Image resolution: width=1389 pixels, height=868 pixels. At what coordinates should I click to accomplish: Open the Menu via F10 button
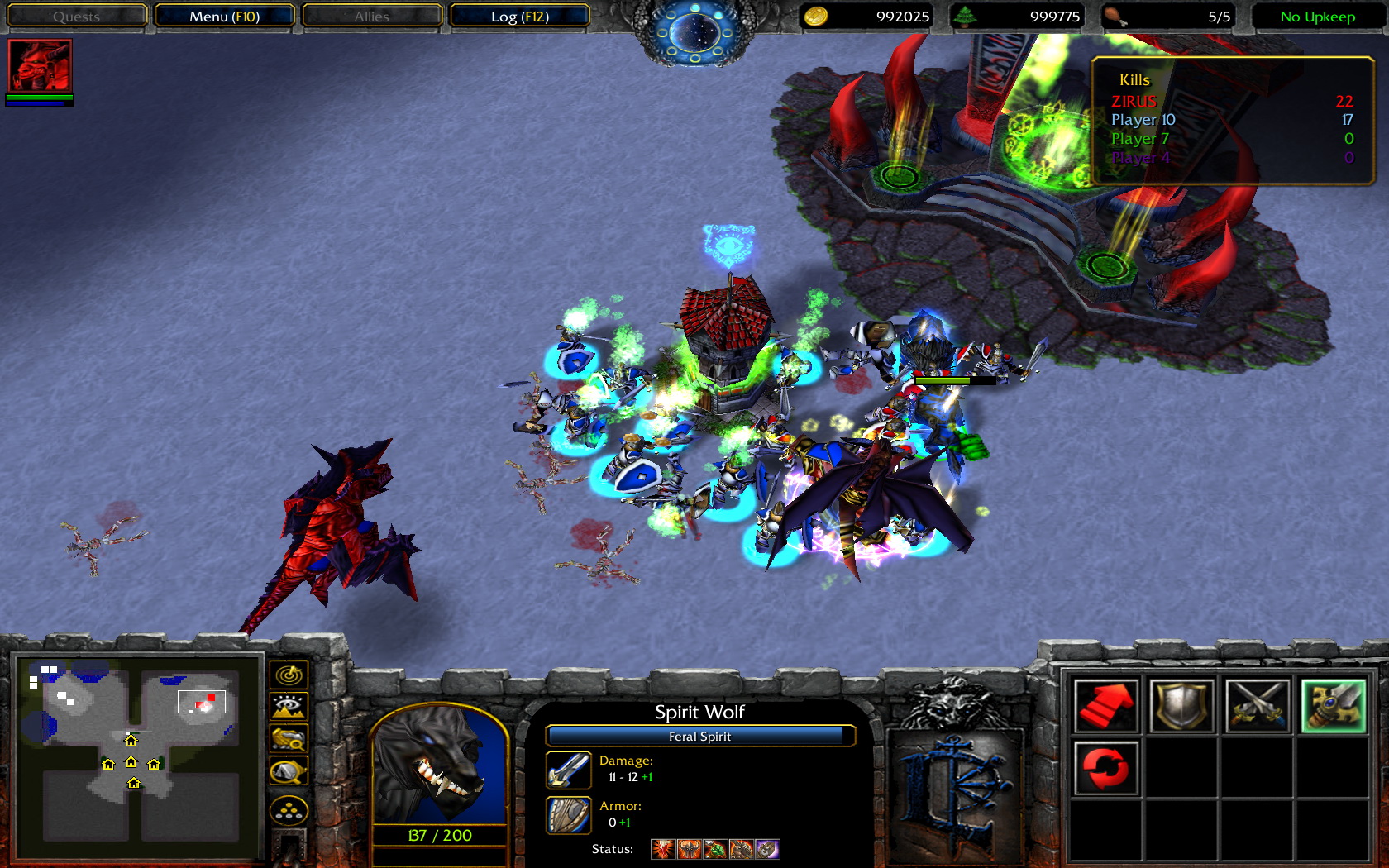pos(225,16)
